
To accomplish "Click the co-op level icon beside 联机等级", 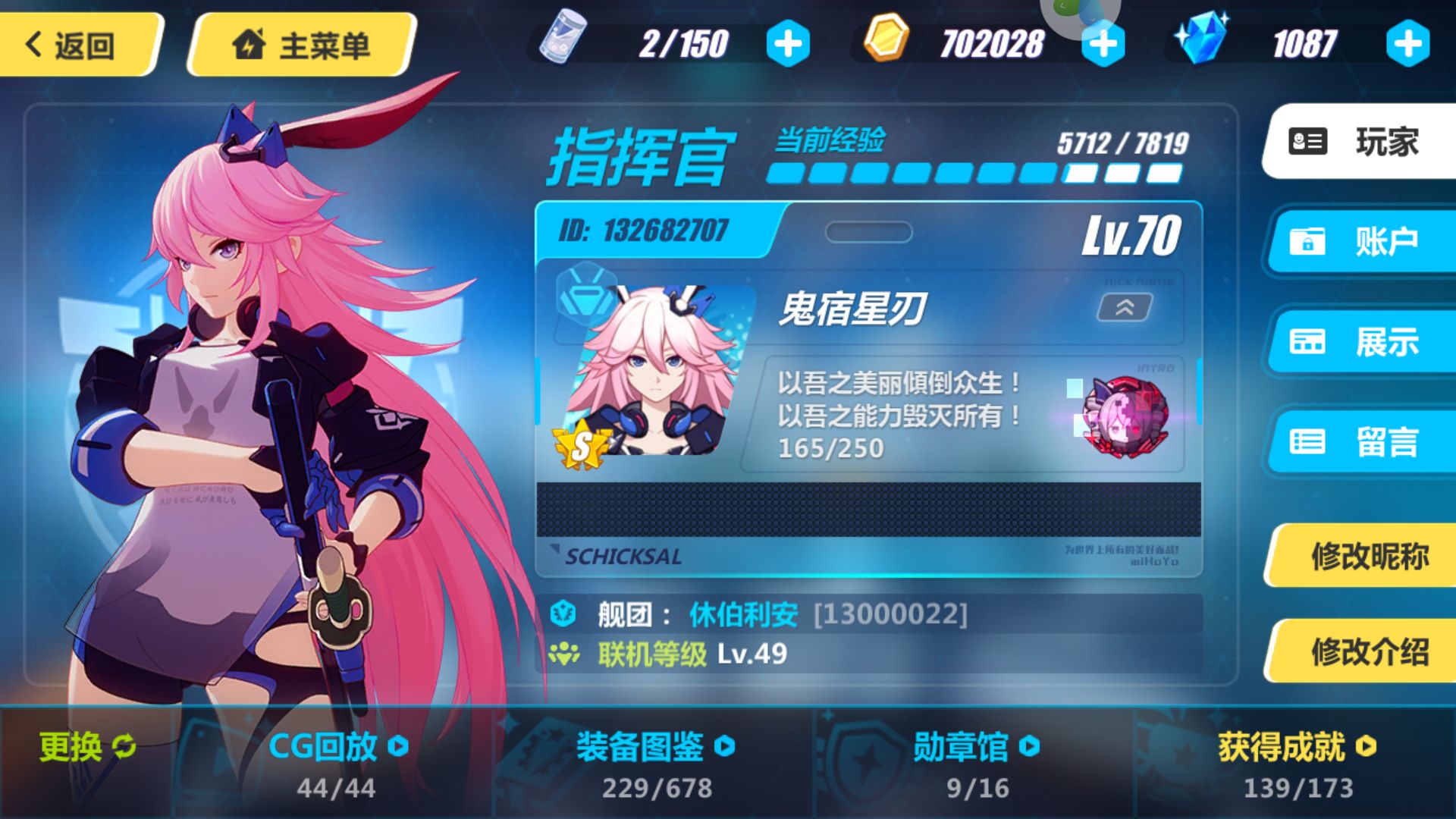I will 565,653.
